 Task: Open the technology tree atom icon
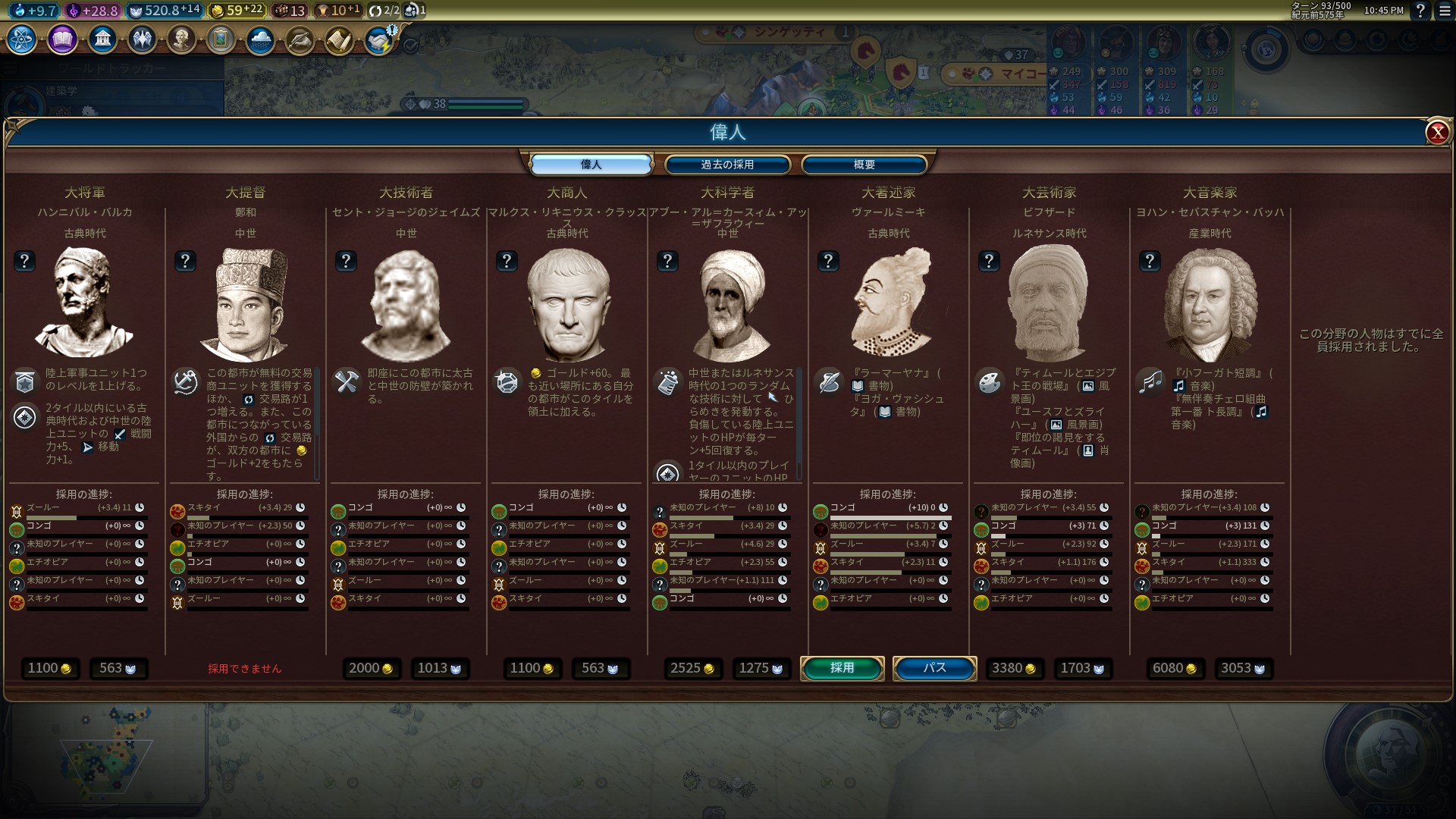pos(22,39)
